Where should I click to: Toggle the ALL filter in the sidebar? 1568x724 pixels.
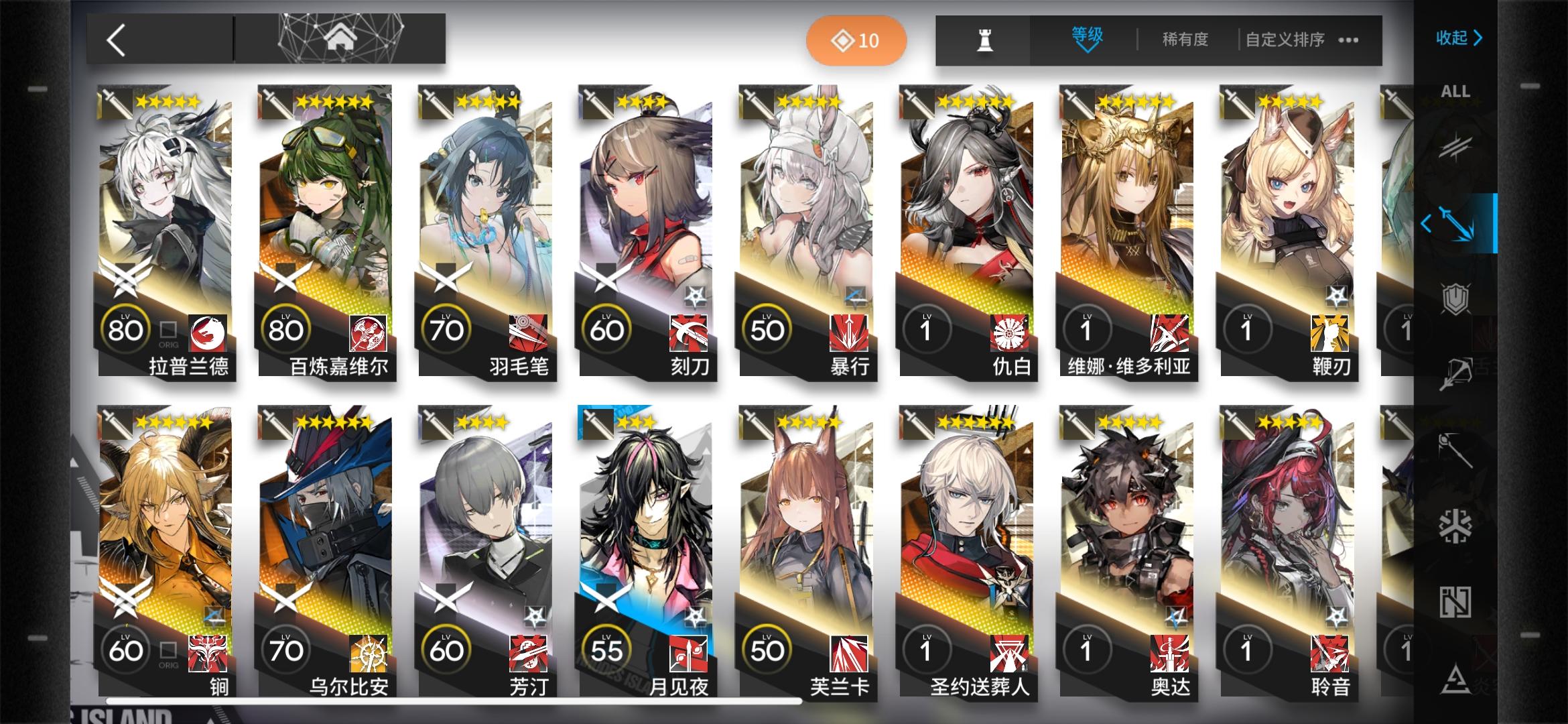[x=1455, y=92]
